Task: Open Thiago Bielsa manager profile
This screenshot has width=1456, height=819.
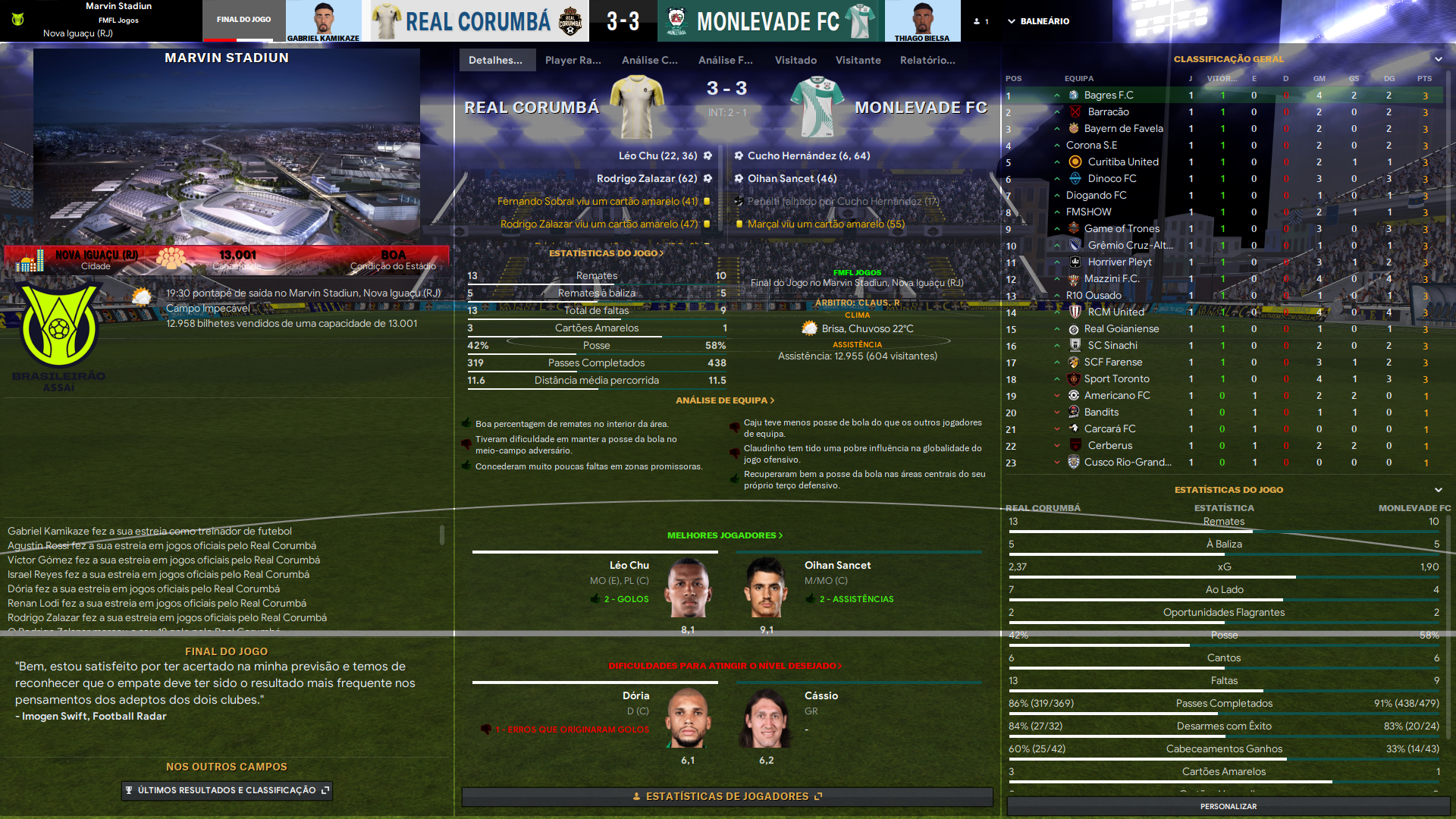Action: pyautogui.click(x=922, y=20)
